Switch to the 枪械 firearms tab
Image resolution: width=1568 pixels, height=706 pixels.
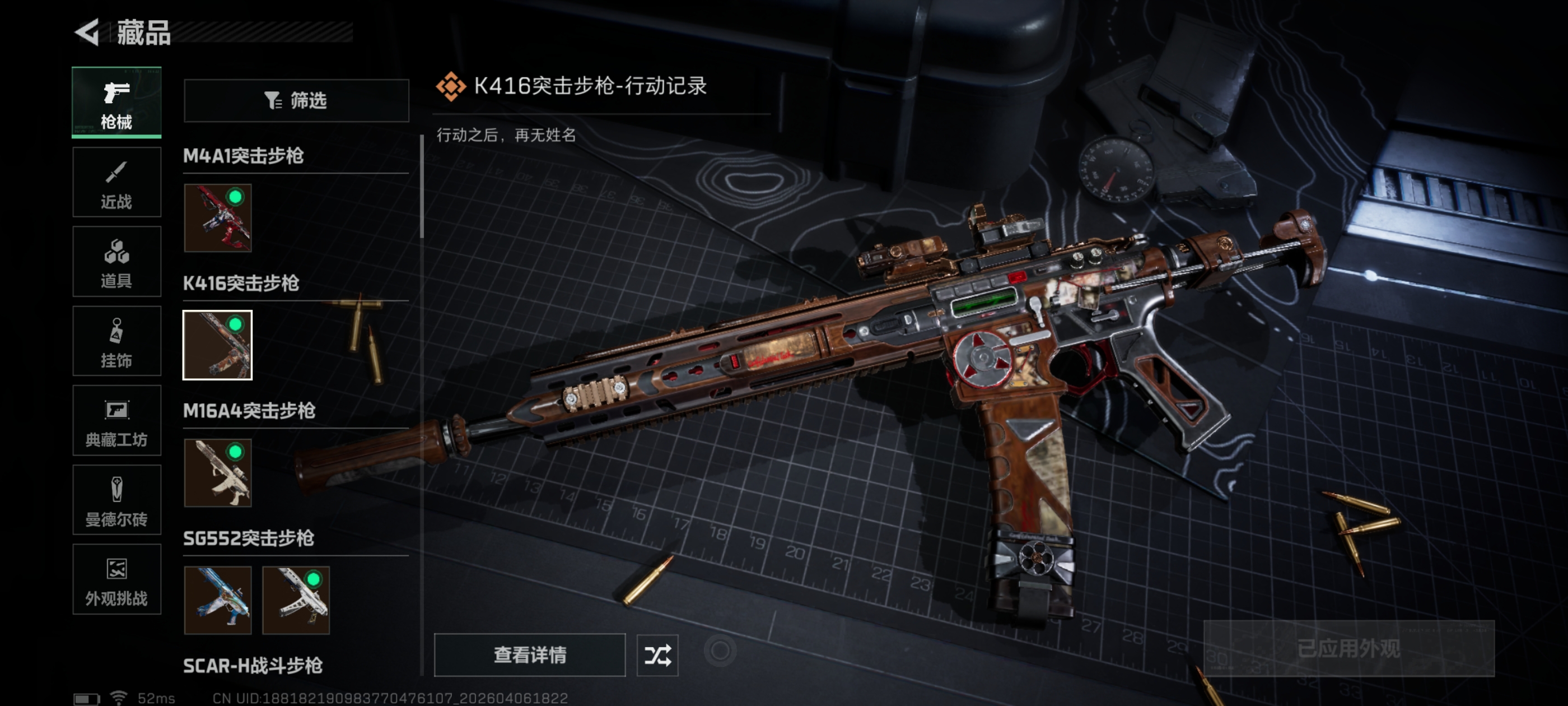click(116, 103)
